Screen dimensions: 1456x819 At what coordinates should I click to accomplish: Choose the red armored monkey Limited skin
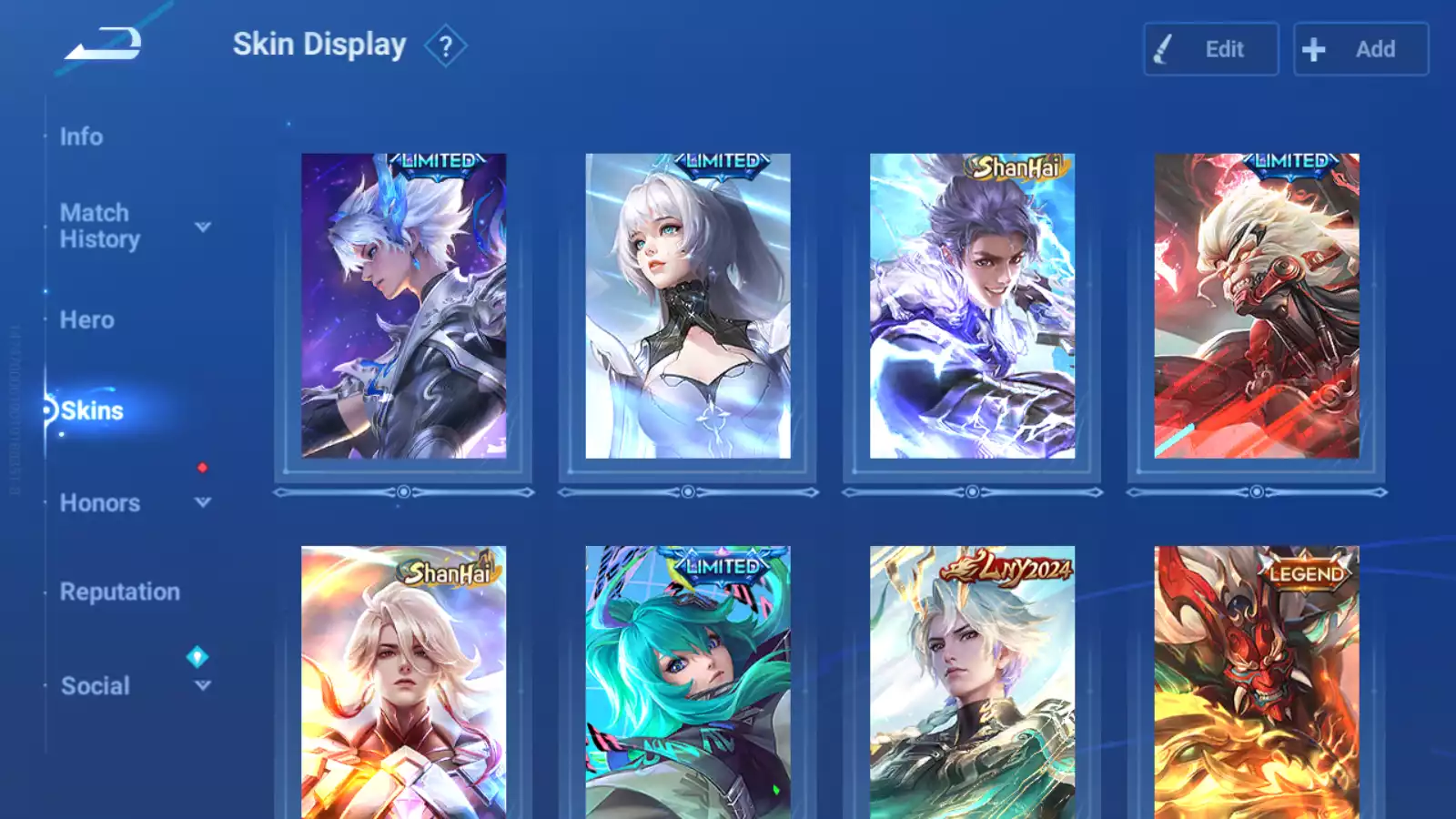1257,306
